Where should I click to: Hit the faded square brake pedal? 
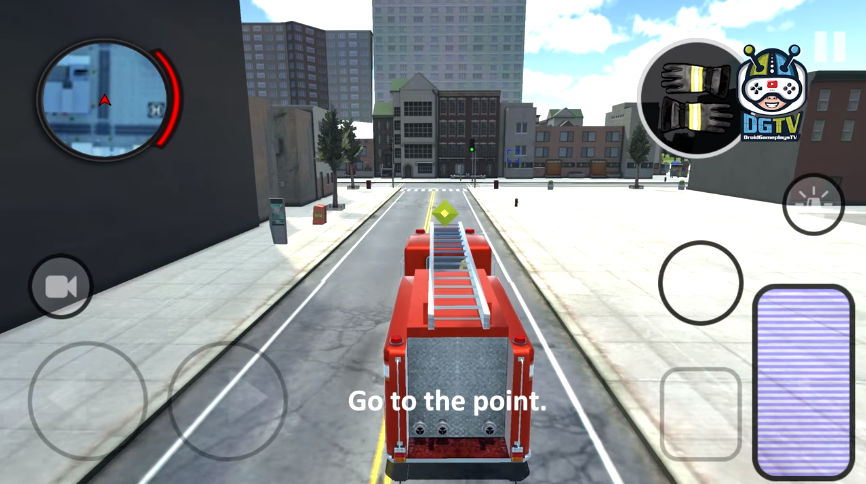[x=701, y=413]
